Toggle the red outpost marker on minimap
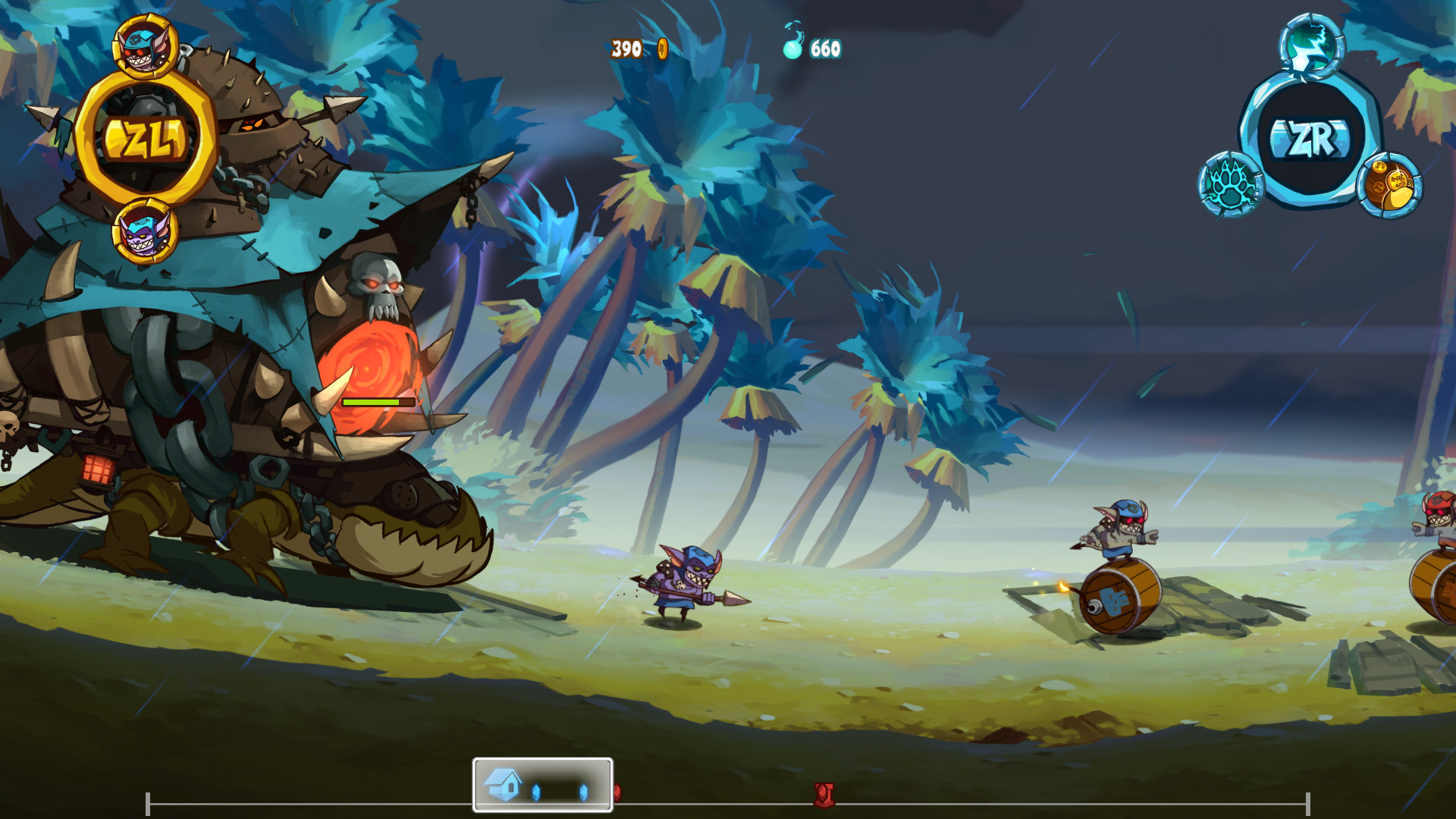 point(825,793)
